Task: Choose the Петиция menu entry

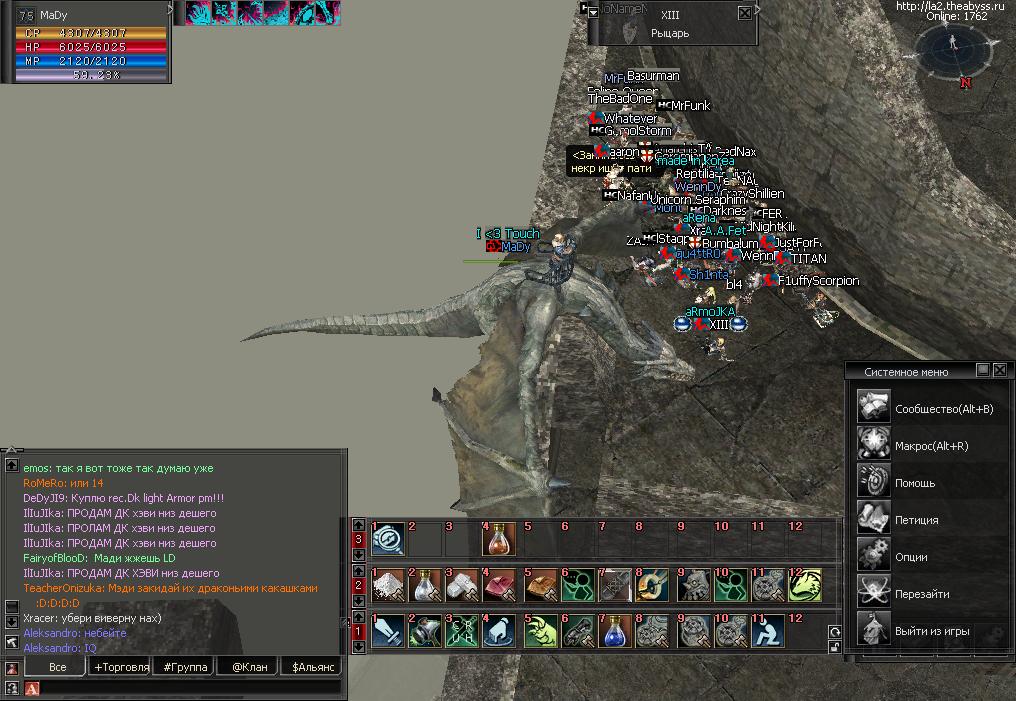Action: tap(917, 519)
